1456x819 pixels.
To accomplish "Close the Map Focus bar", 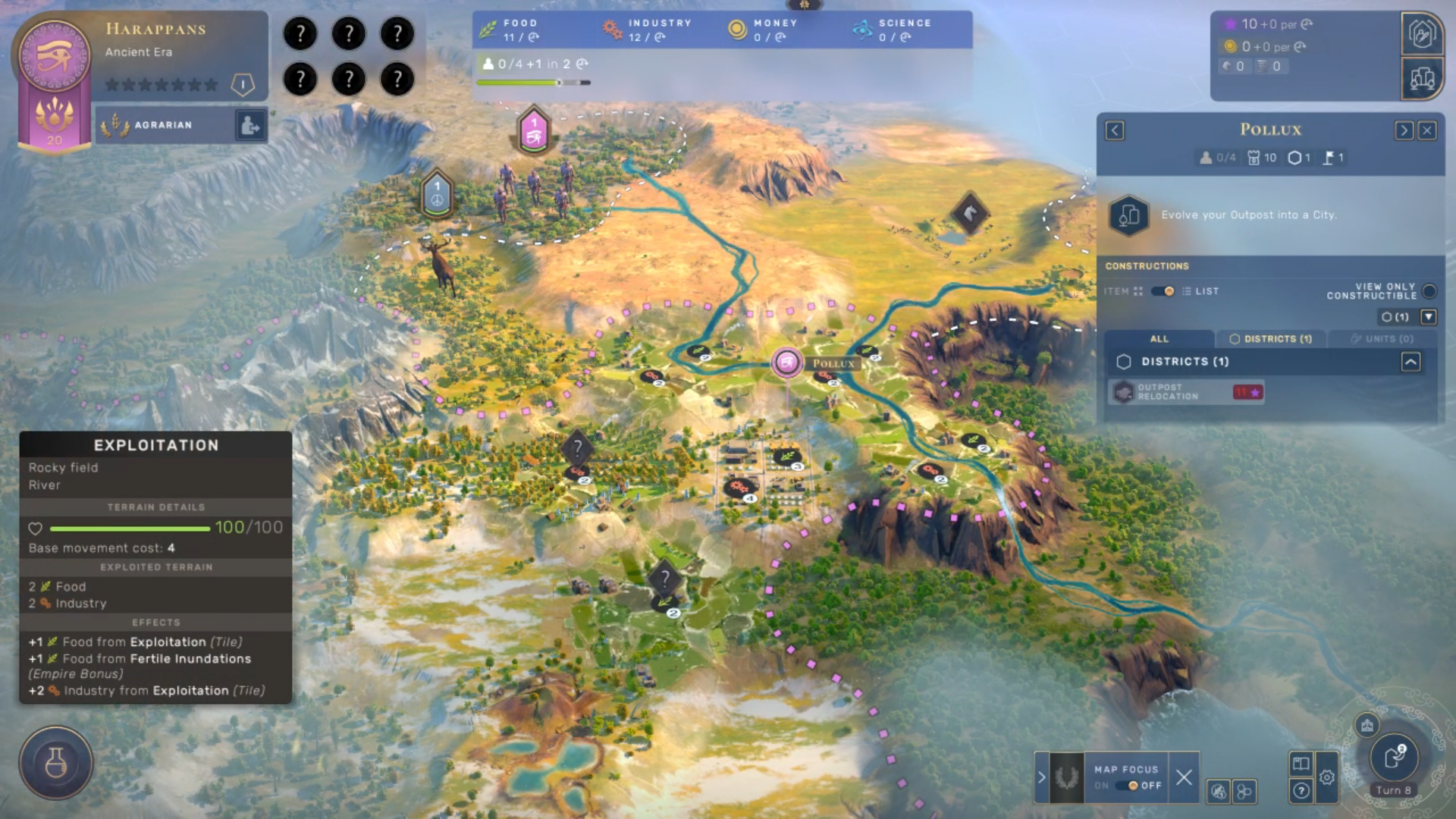I will pyautogui.click(x=1184, y=777).
